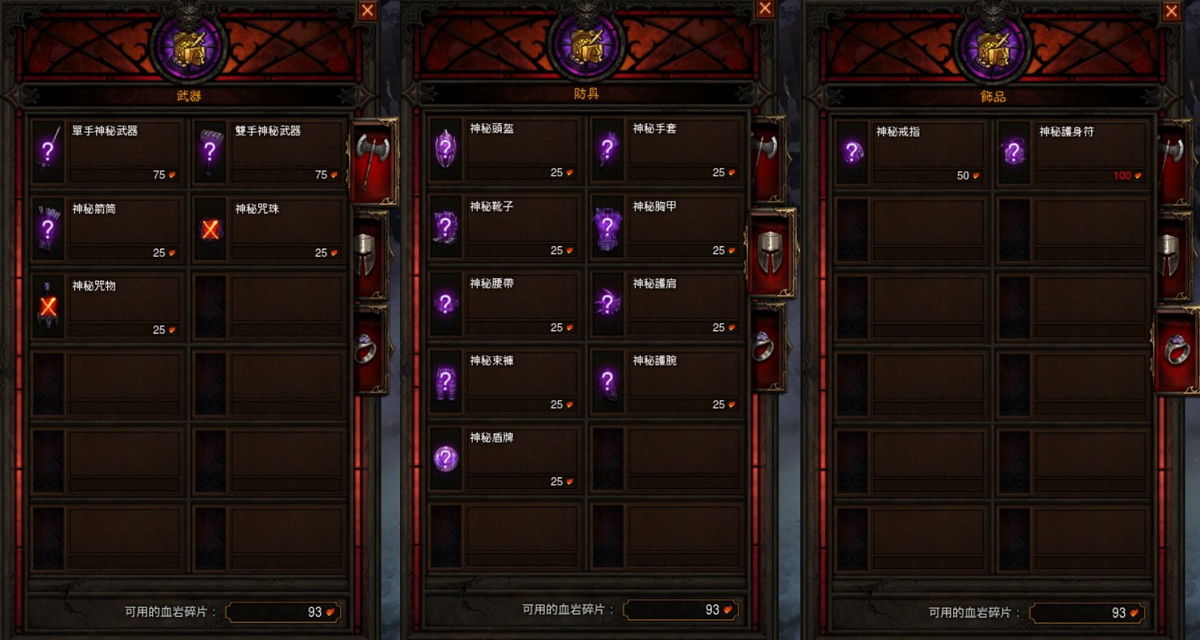Select the 神秘護身符 mystery amulet

click(x=1073, y=153)
